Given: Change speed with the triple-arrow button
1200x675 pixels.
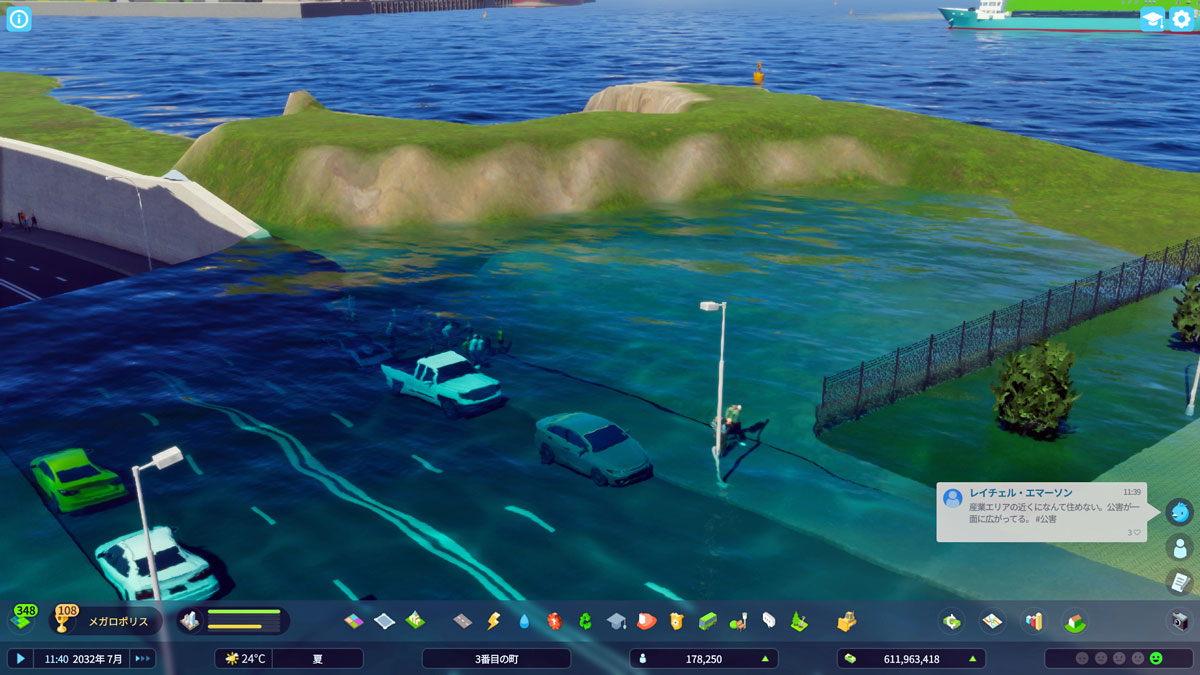Looking at the screenshot, I should 143,658.
